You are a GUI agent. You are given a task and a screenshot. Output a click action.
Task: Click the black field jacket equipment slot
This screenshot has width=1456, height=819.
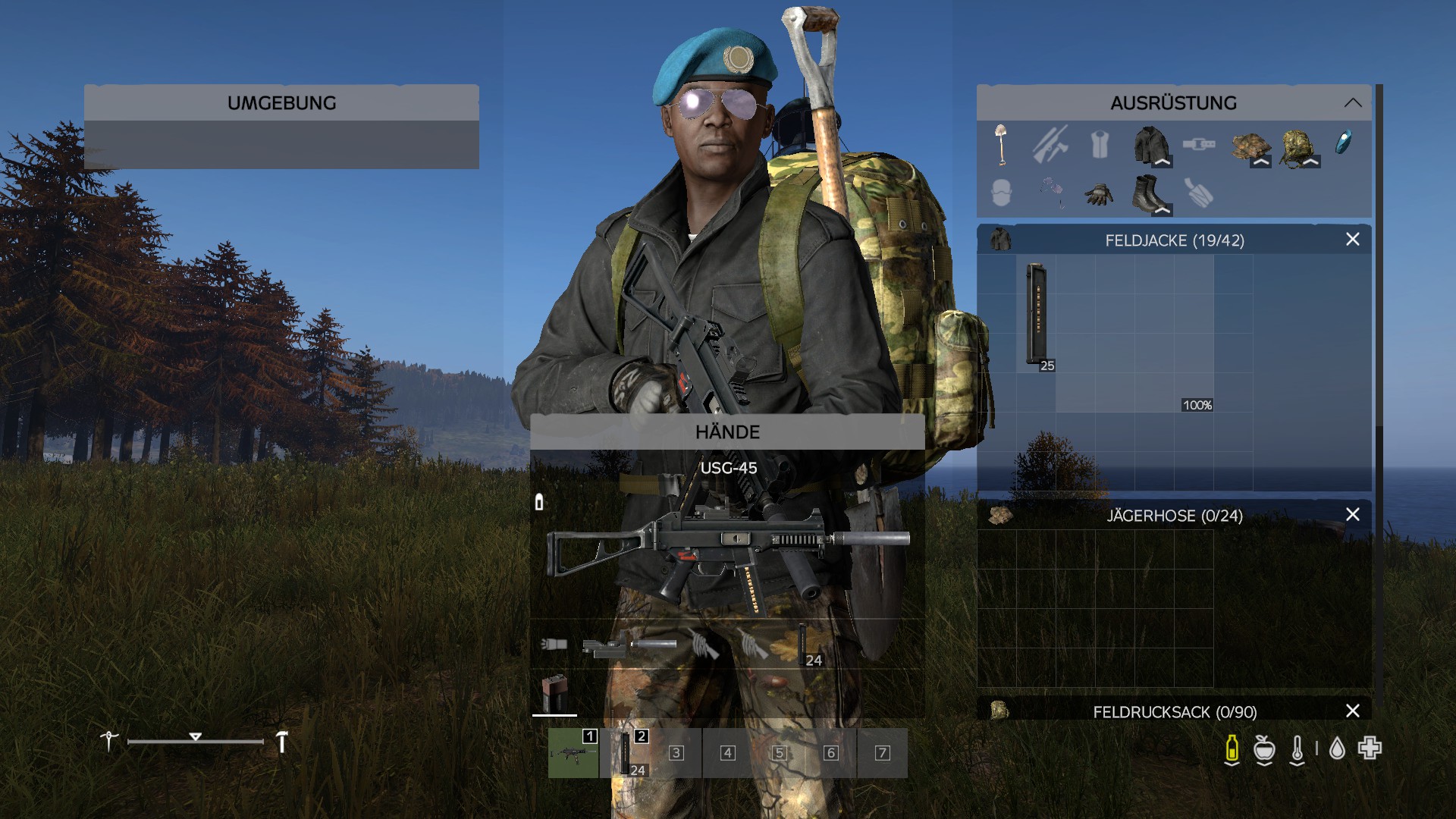[1150, 144]
